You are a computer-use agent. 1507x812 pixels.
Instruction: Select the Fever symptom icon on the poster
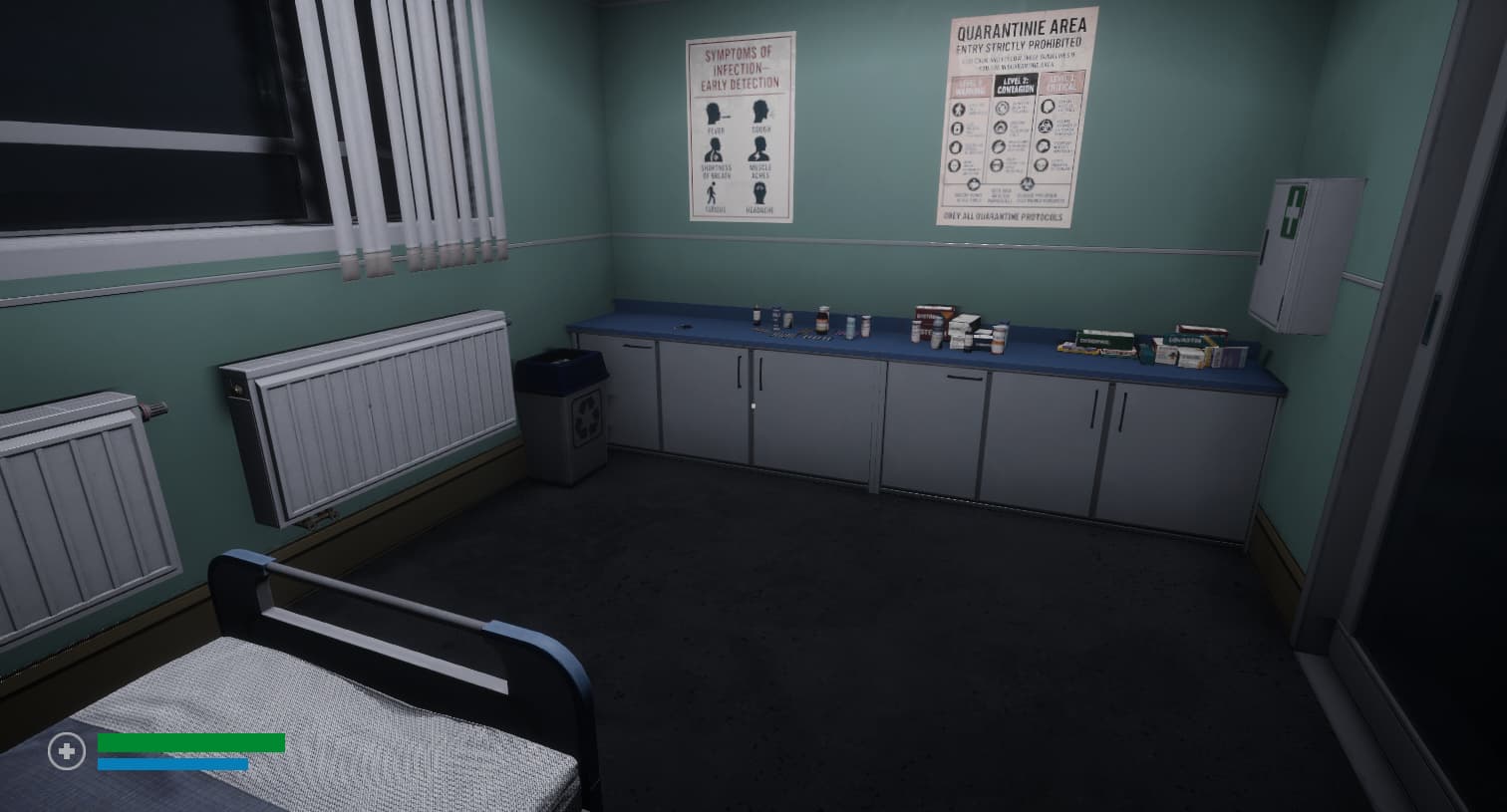click(x=715, y=112)
